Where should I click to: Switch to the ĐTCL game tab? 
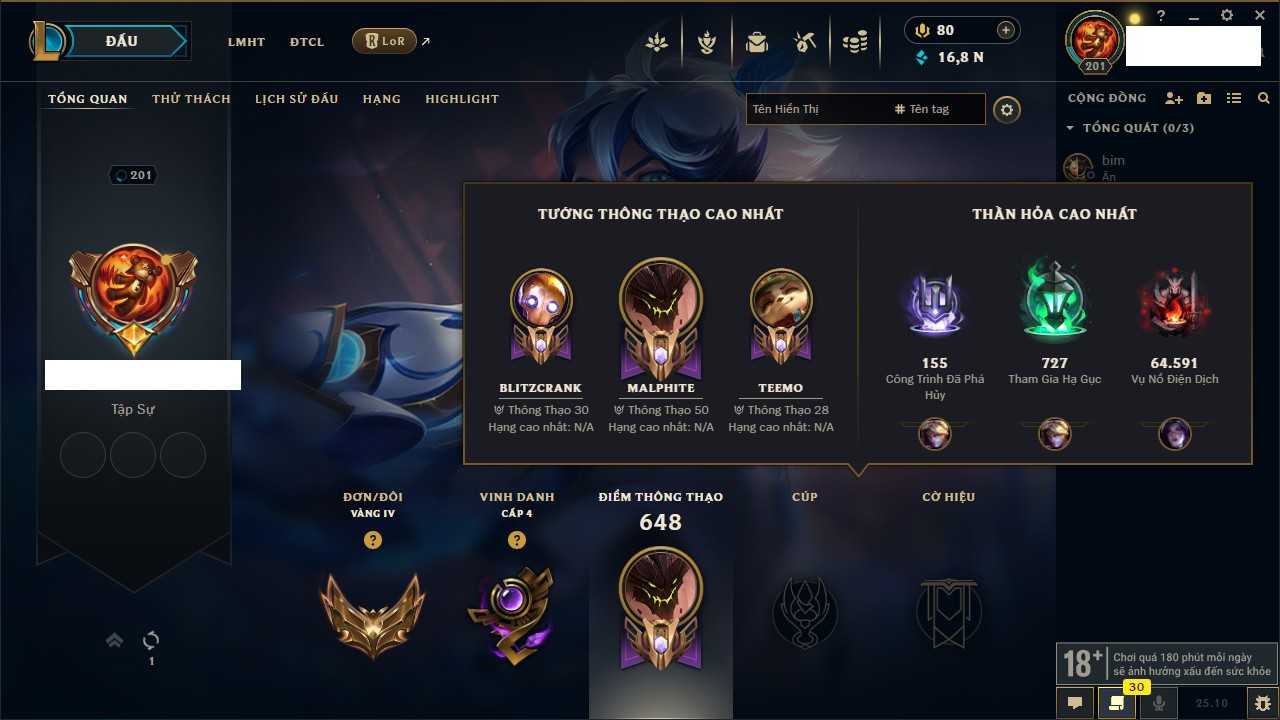point(307,42)
